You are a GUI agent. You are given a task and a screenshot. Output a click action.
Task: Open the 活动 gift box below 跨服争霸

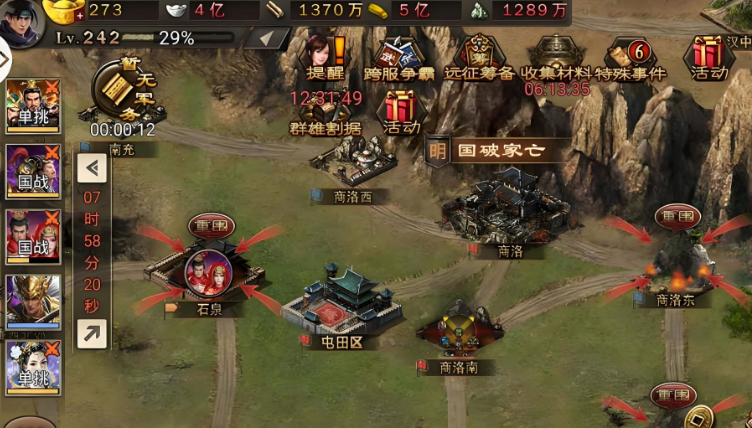(x=401, y=111)
